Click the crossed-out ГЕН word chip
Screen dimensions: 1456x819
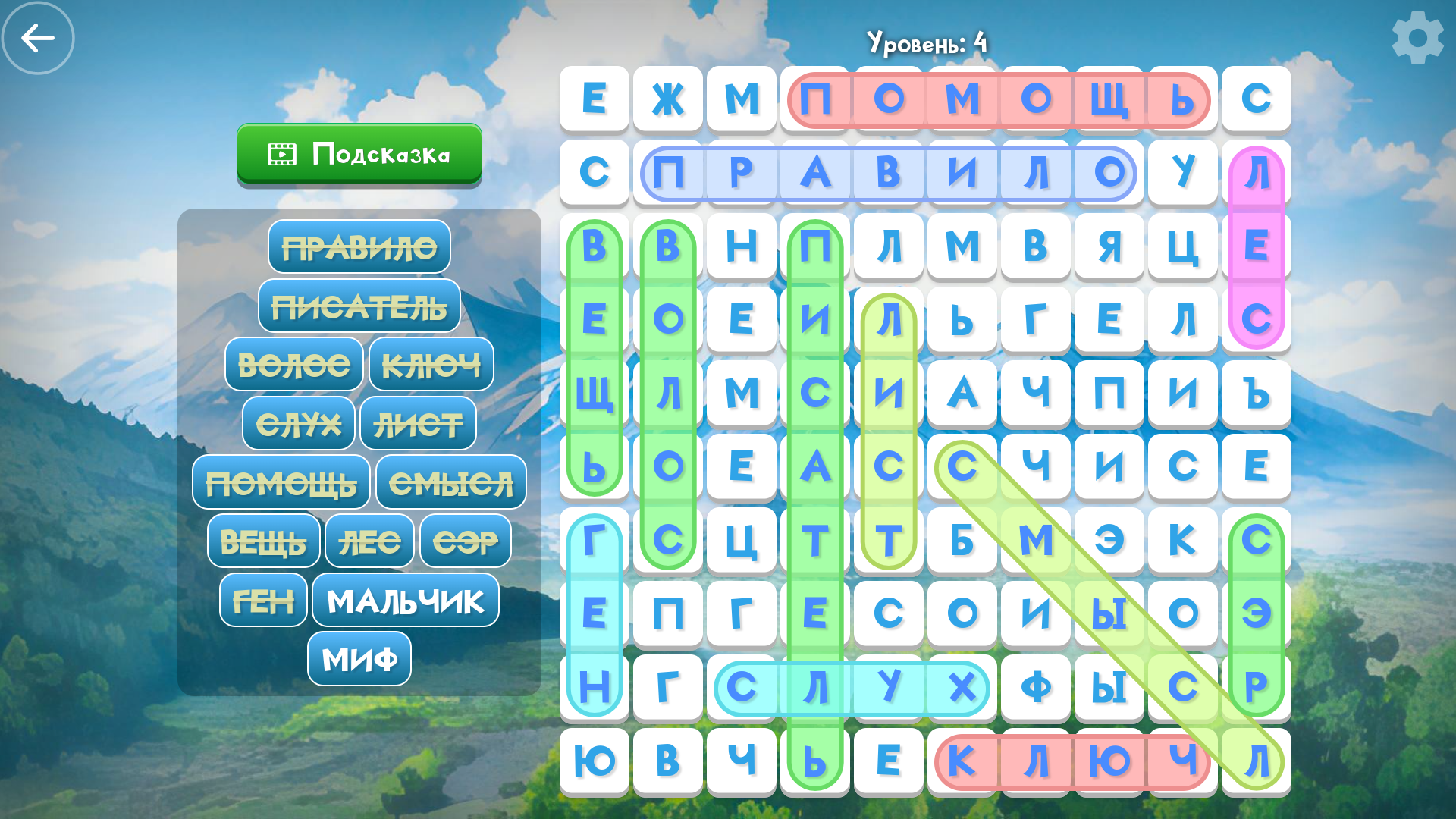click(x=262, y=600)
